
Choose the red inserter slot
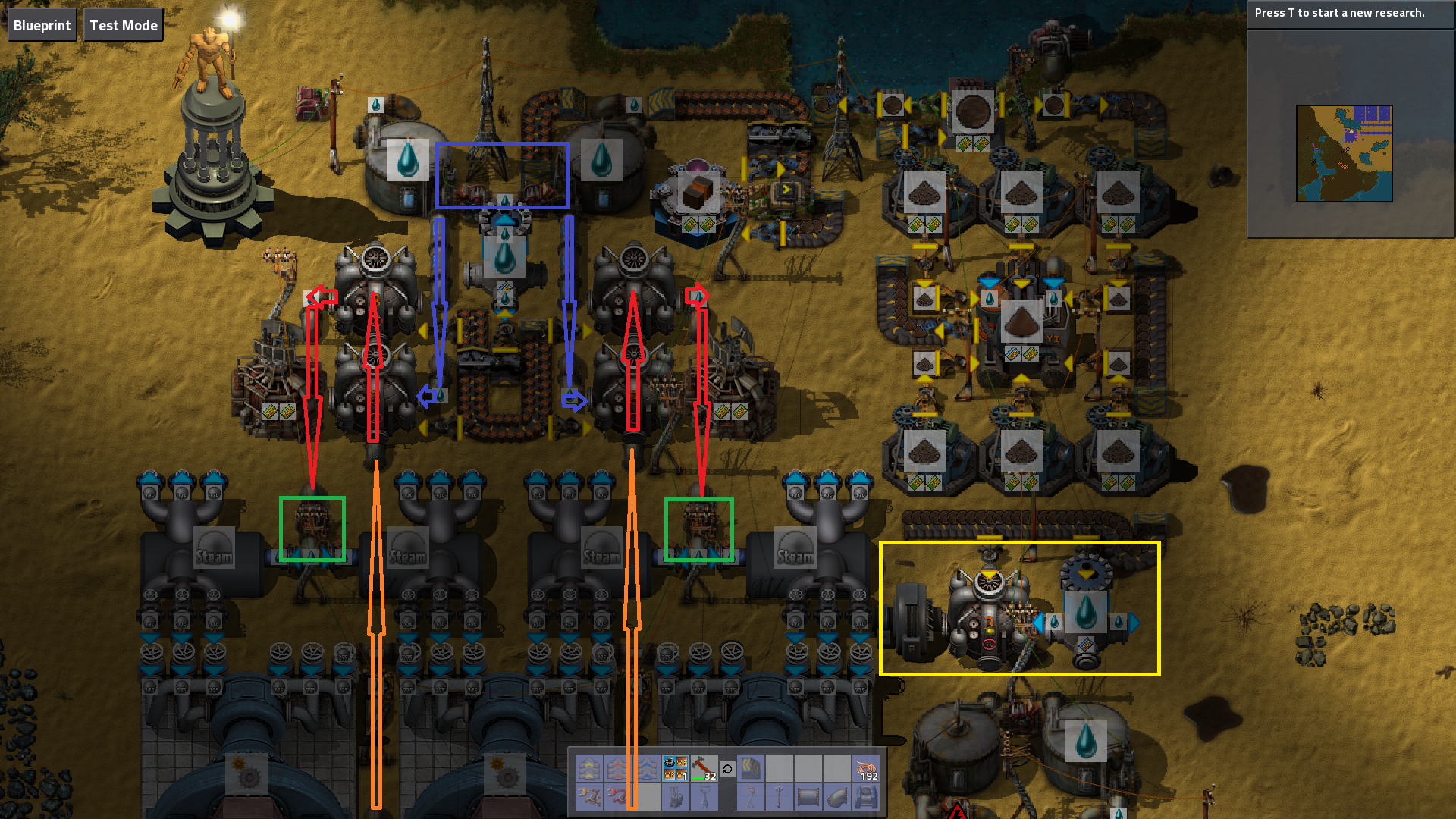coord(617,797)
